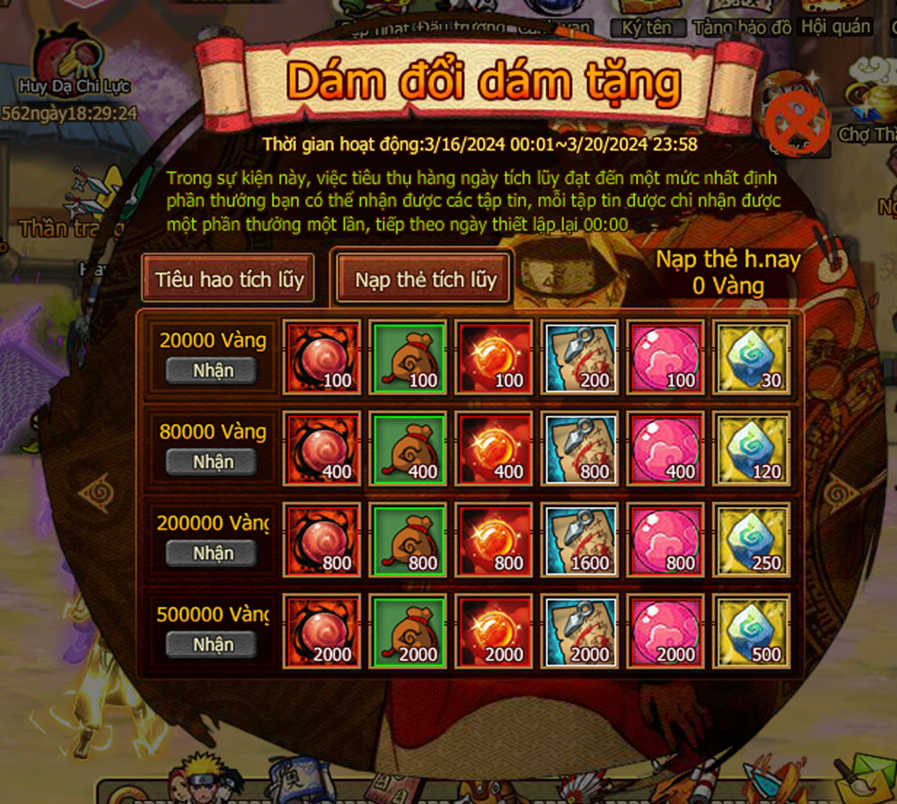View the yellow crystal reward showing 500
Image resolution: width=897 pixels, height=804 pixels.
(x=752, y=630)
